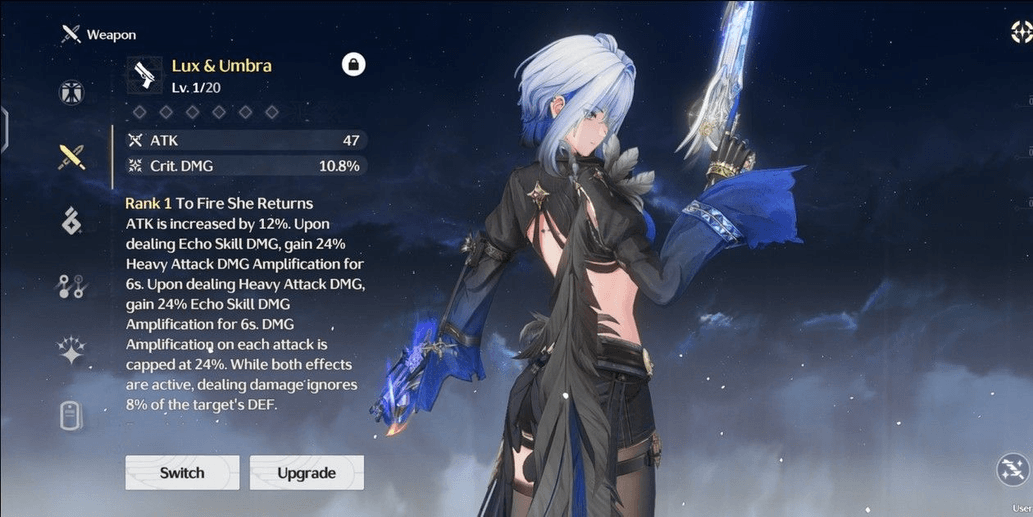
Task: Open the character overview tab
Action: (71, 93)
